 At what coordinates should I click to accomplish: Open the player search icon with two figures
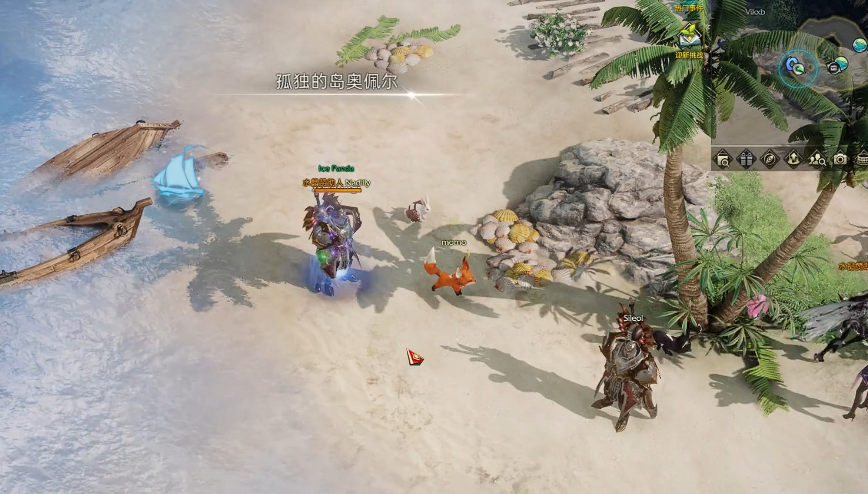point(817,158)
